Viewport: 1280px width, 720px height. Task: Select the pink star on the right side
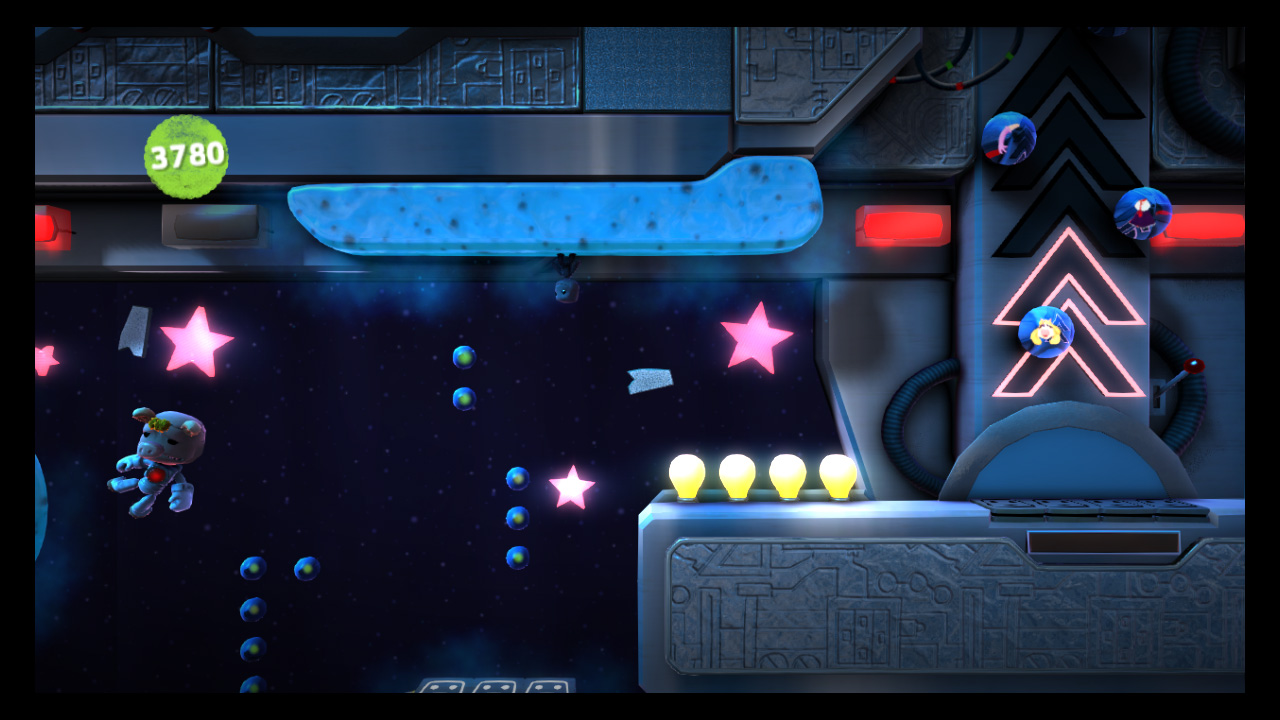pyautogui.click(x=756, y=339)
